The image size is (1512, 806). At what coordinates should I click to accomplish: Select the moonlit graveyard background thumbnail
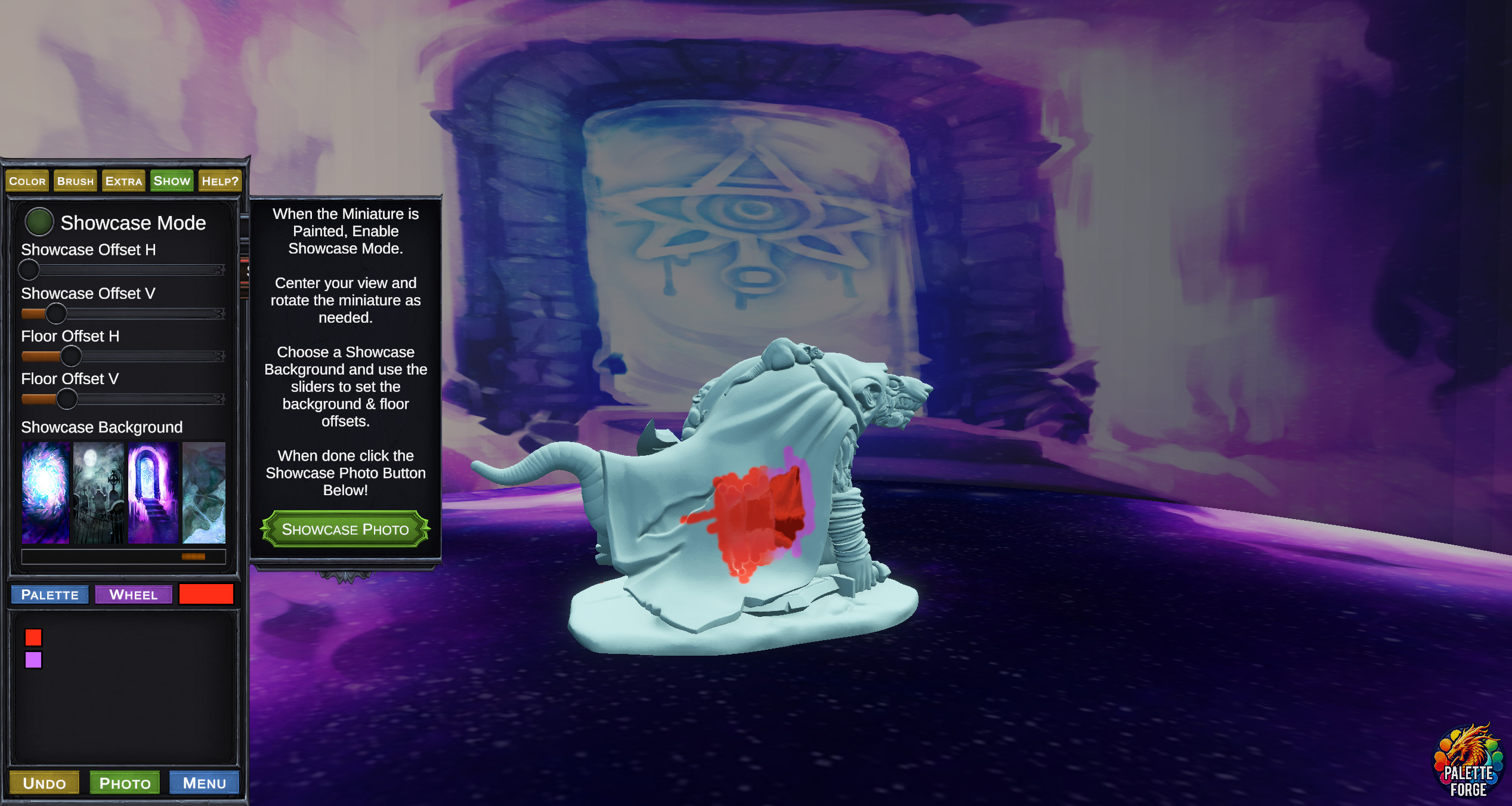[98, 492]
